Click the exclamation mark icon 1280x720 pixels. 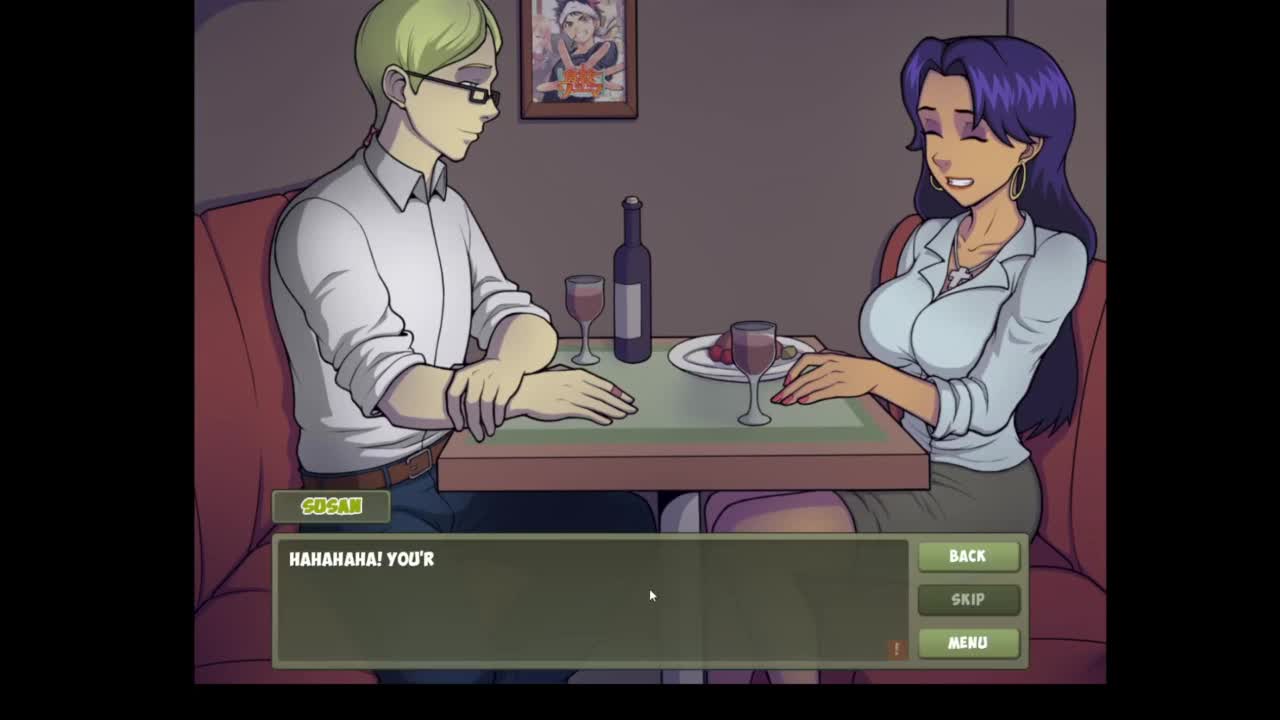pos(896,649)
